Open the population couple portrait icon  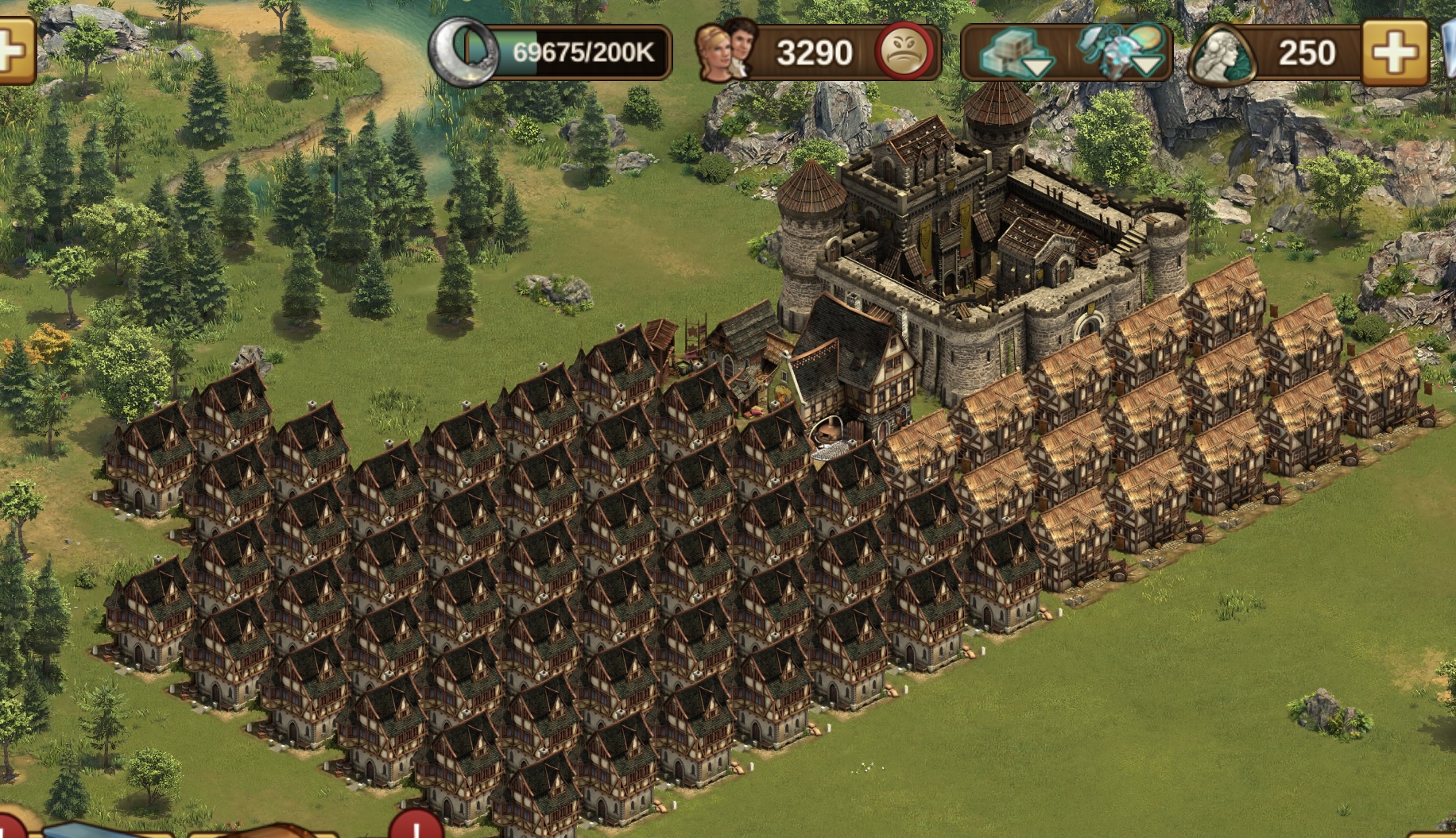[x=724, y=51]
